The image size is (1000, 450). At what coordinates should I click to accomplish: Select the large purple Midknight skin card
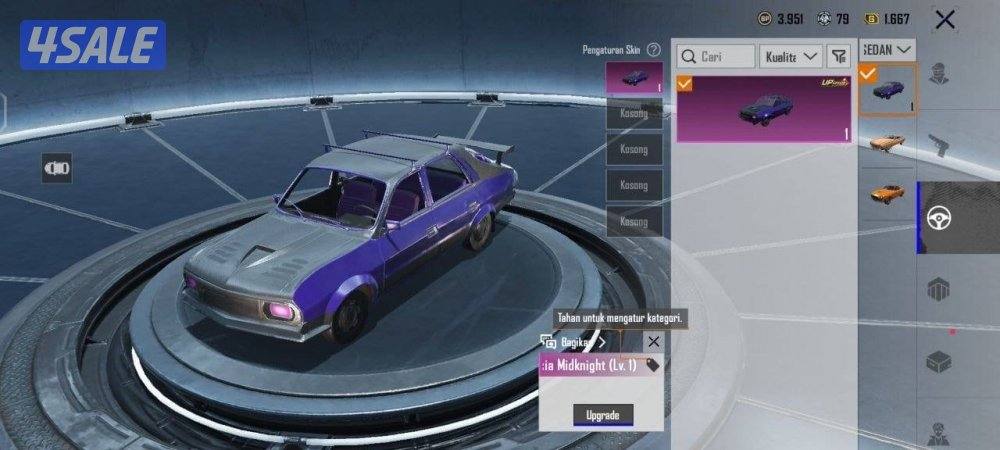click(764, 109)
